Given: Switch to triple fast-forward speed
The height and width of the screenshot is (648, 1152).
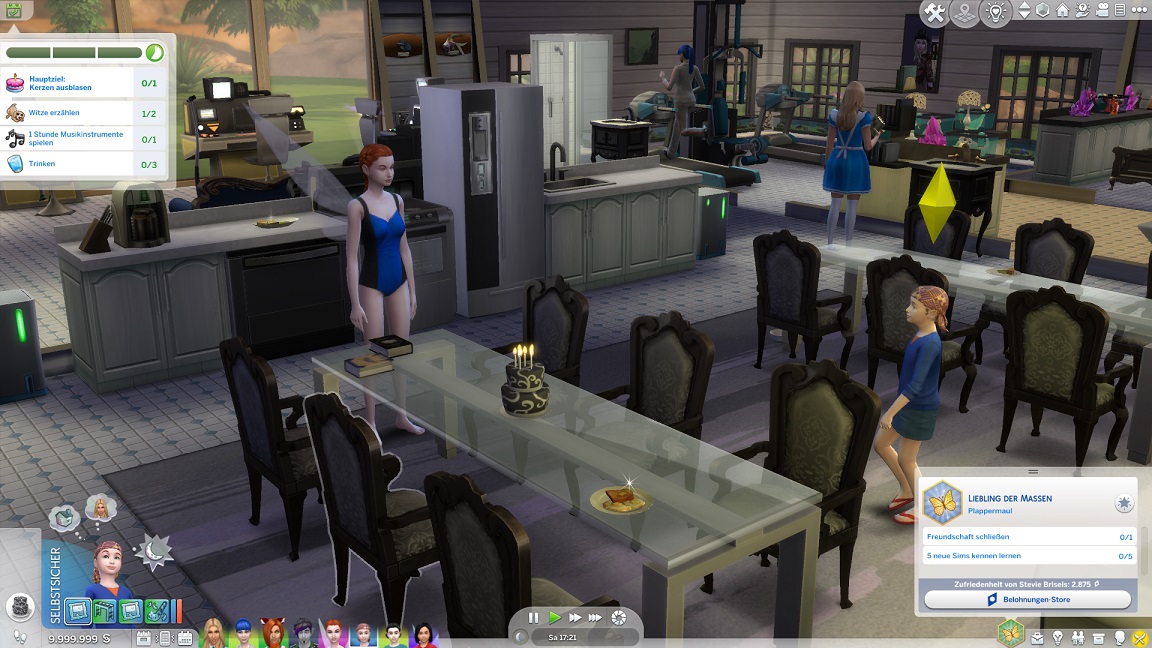Looking at the screenshot, I should (x=596, y=618).
